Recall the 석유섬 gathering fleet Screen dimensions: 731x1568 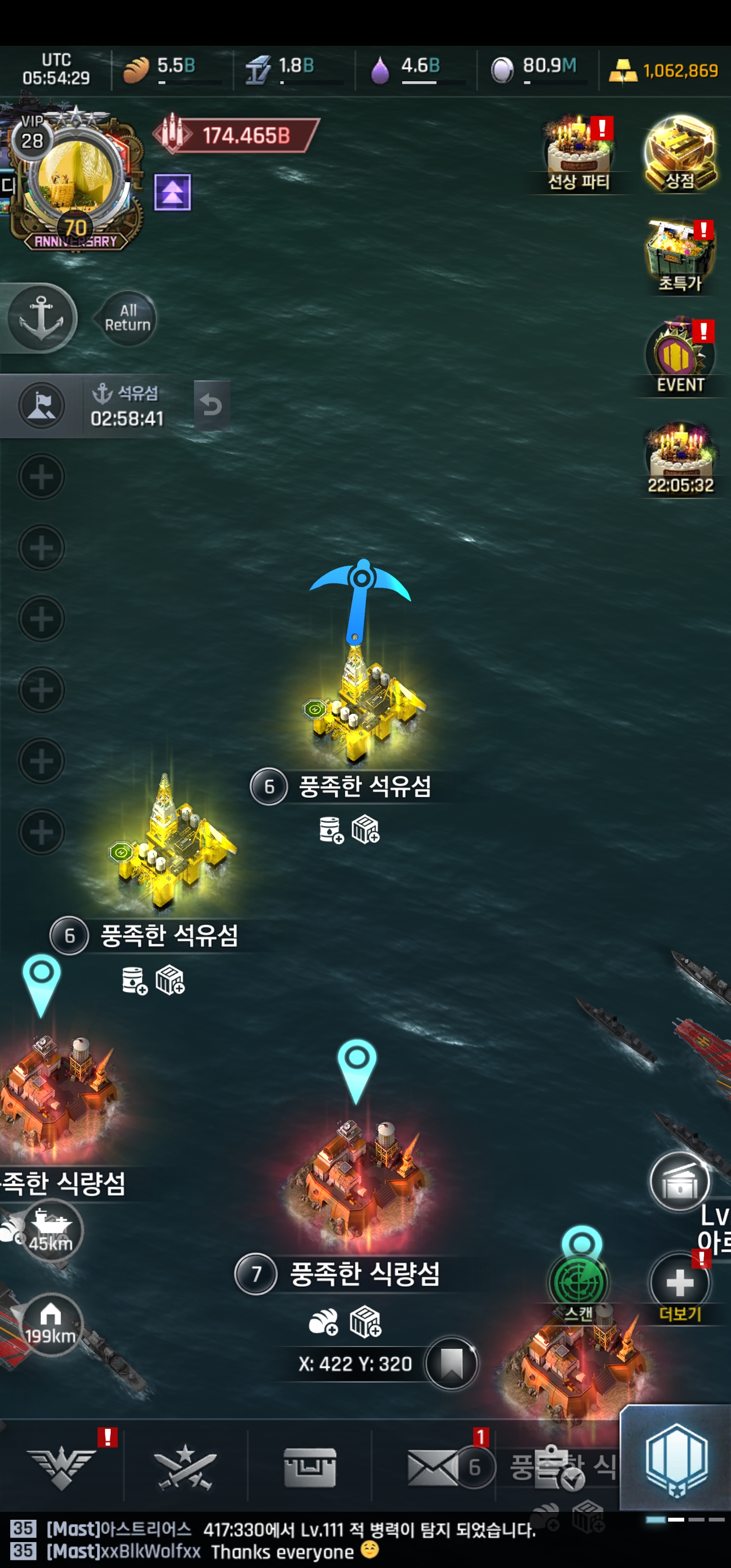coord(211,405)
